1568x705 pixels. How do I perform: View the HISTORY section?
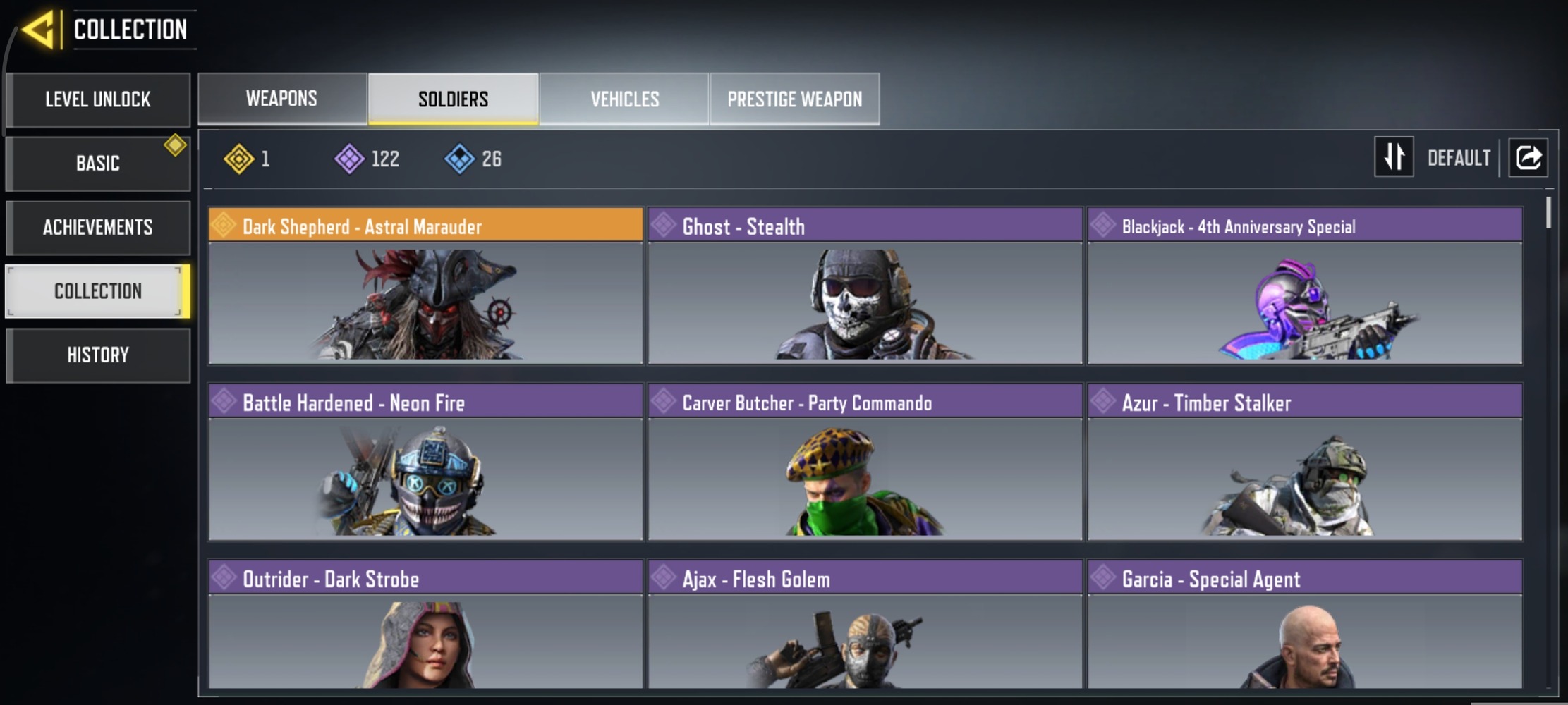pyautogui.click(x=98, y=355)
